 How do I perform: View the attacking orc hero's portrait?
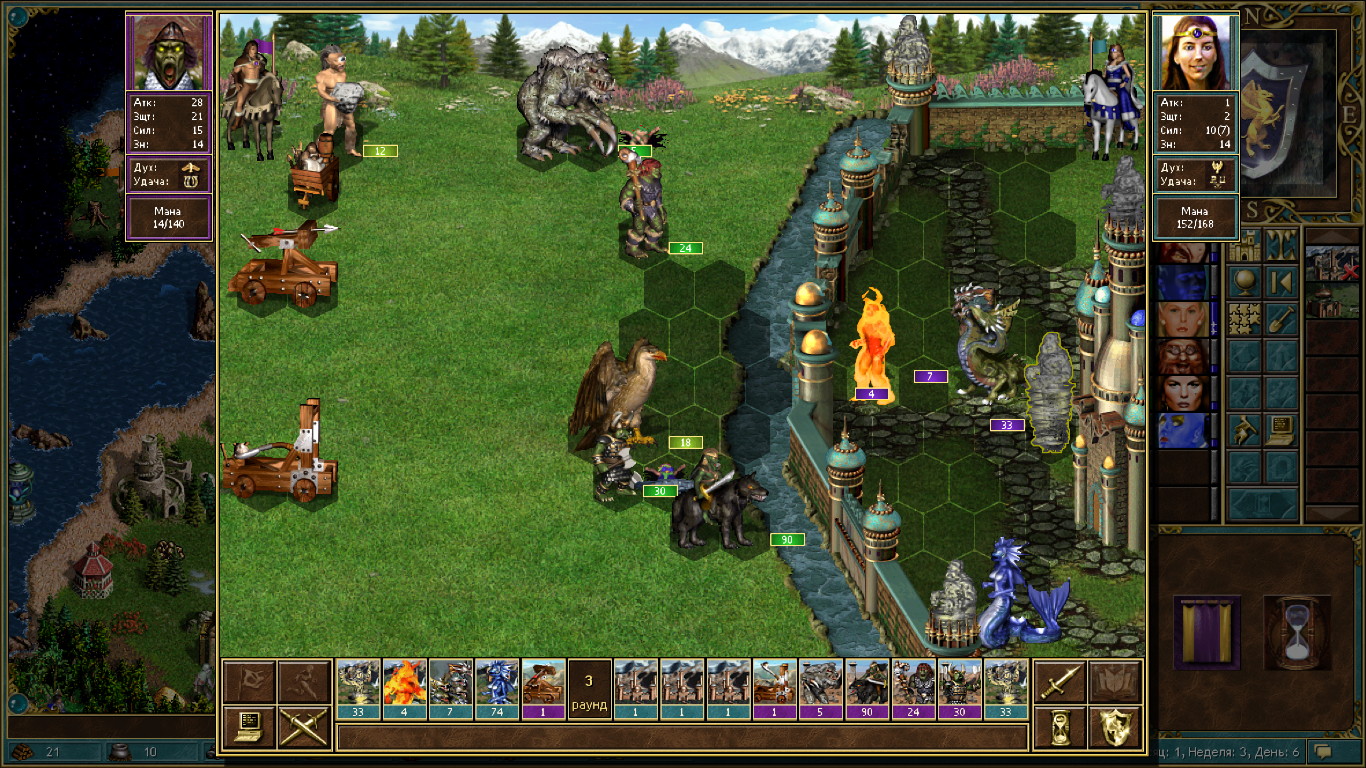click(168, 53)
